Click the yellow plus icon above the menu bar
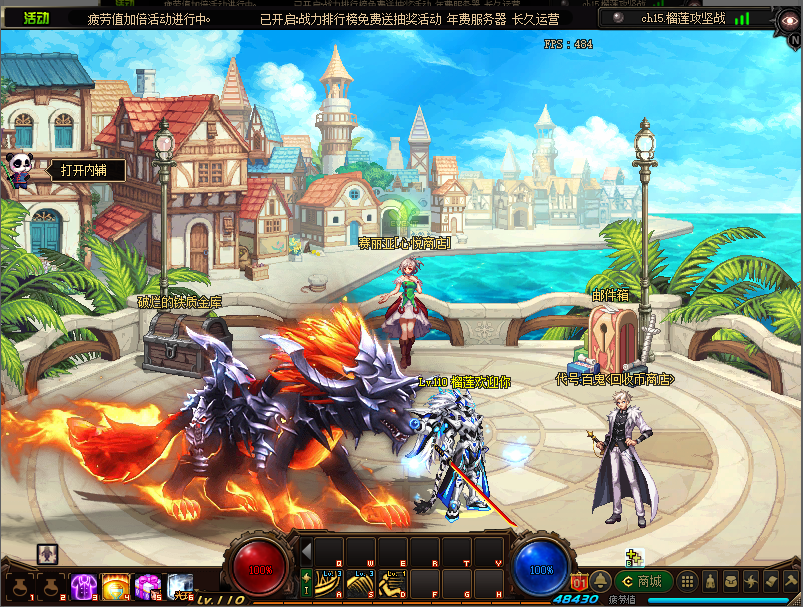 tap(633, 557)
